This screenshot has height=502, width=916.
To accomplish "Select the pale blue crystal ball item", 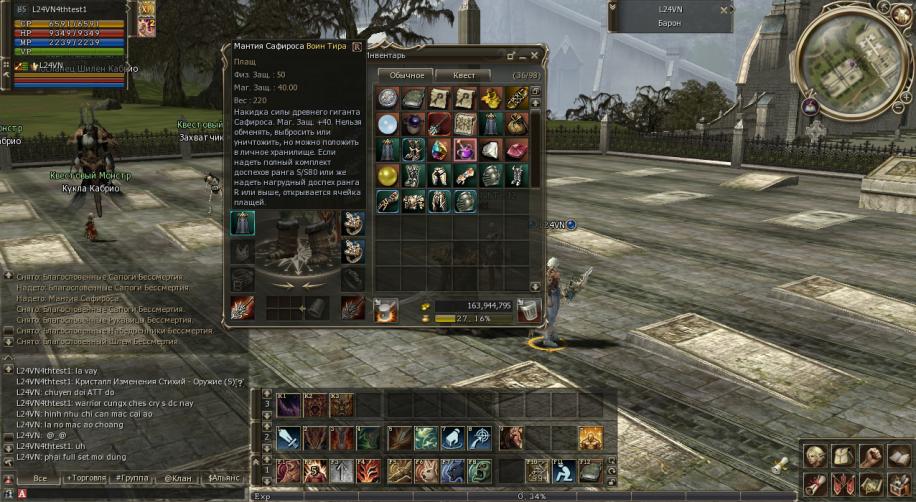I will pos(388,123).
